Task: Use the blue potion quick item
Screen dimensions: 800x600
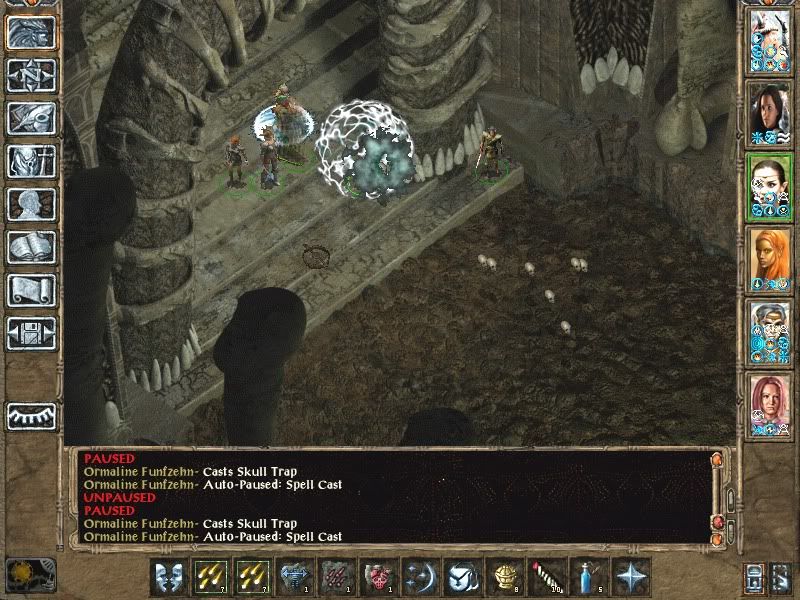Action: coord(589,577)
